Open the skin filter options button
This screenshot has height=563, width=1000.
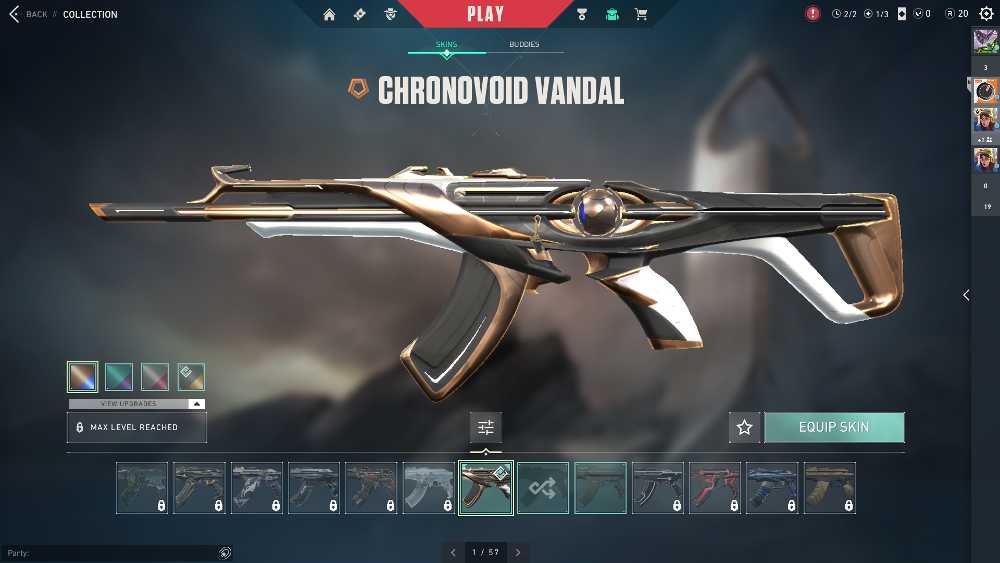(486, 427)
